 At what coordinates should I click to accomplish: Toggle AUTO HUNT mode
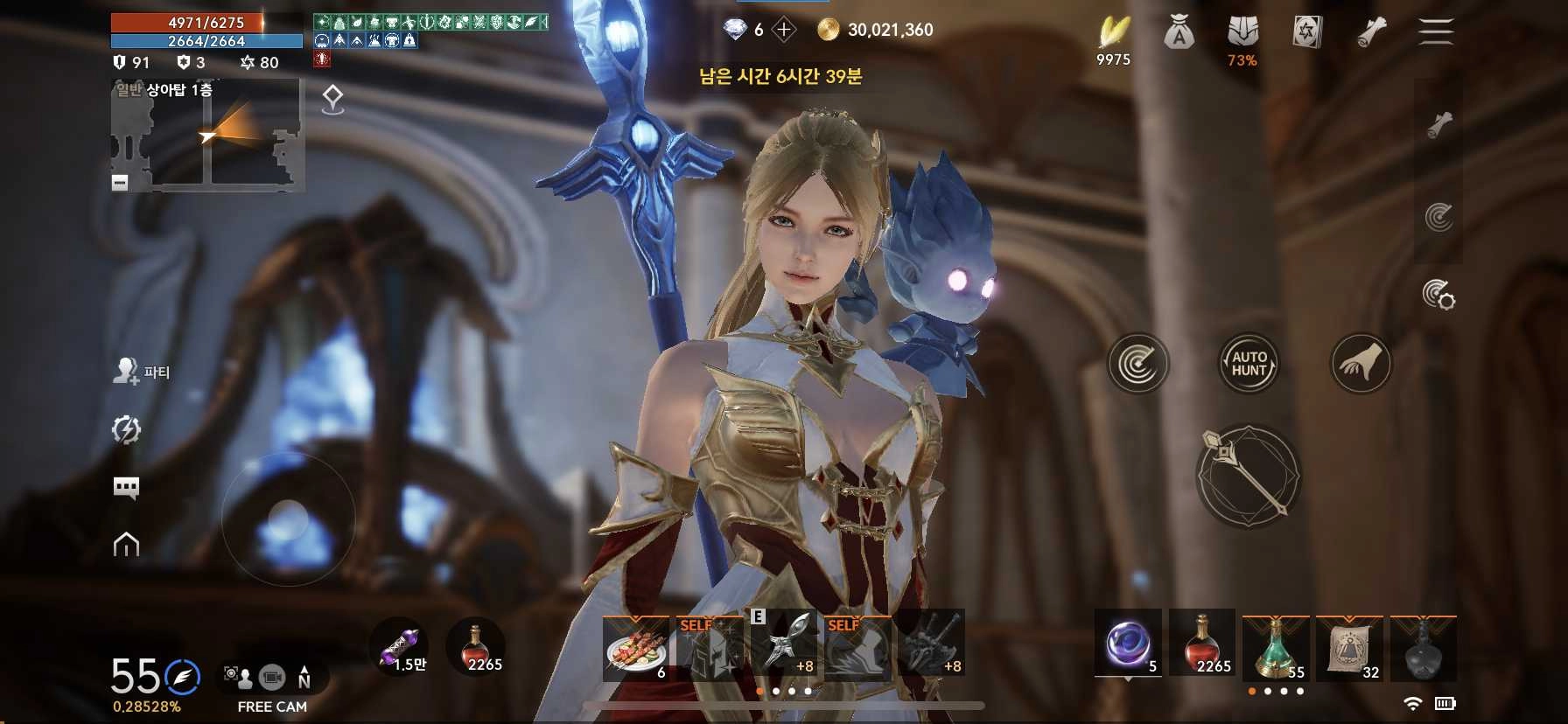1249,363
